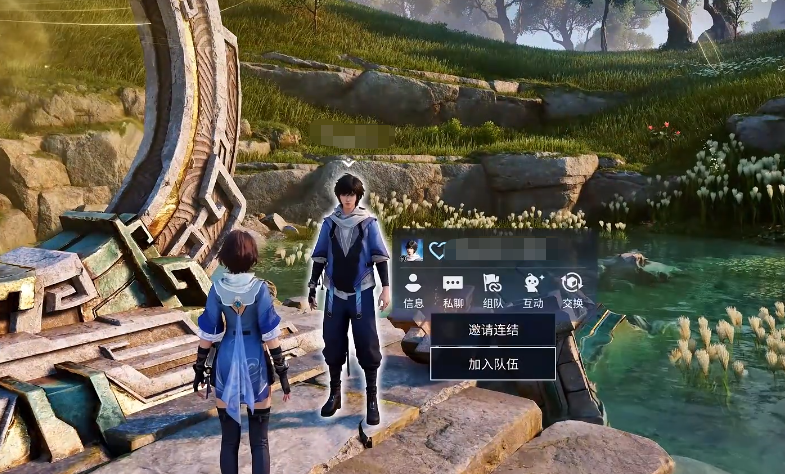Start a 私聊 private chat
The image size is (785, 474).
[x=453, y=290]
